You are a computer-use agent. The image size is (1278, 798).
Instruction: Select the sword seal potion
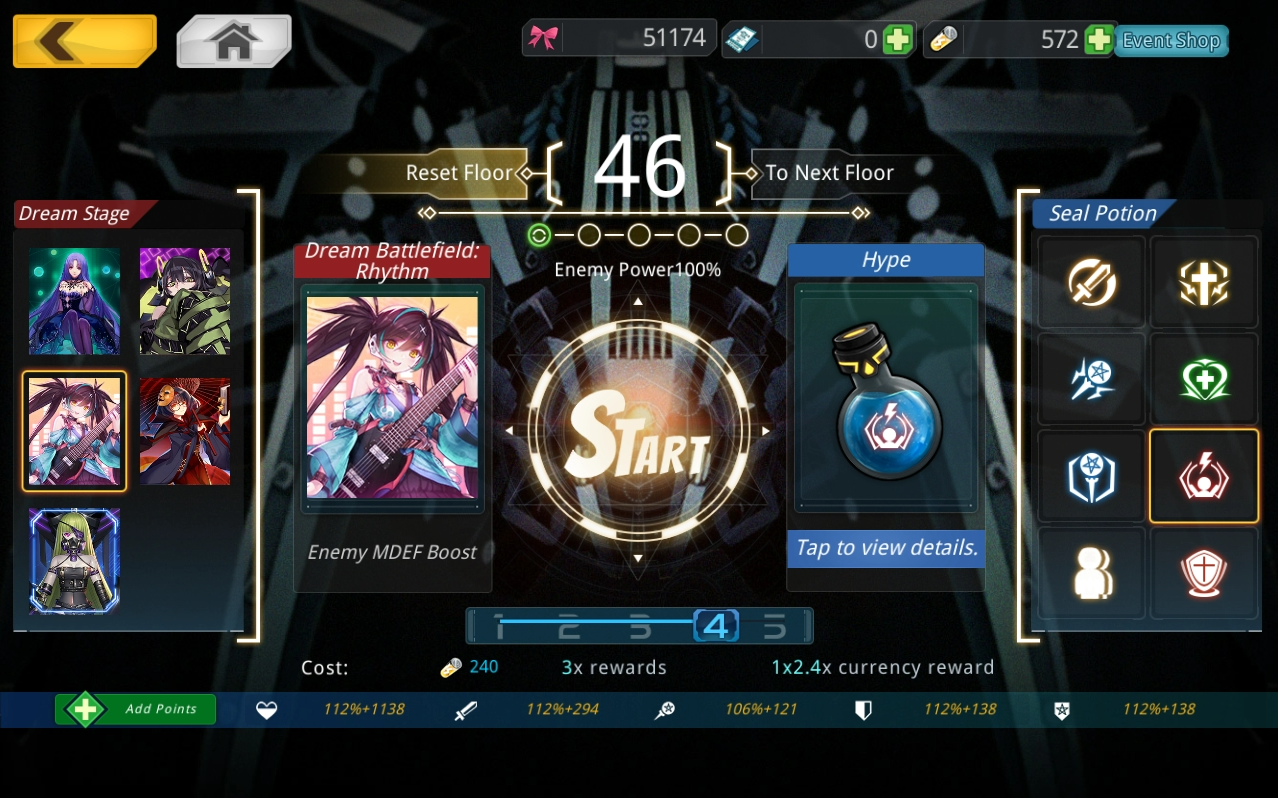[x=1091, y=283]
